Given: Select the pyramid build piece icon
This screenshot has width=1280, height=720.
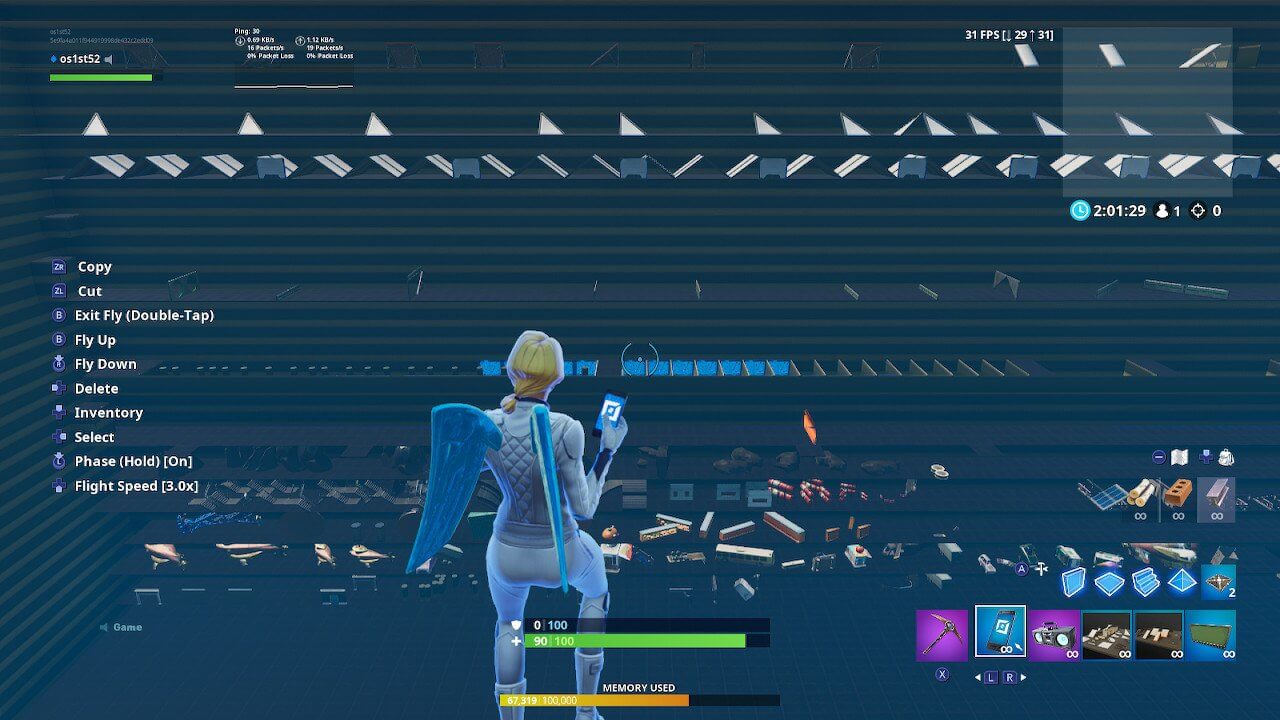Looking at the screenshot, I should tap(1181, 580).
